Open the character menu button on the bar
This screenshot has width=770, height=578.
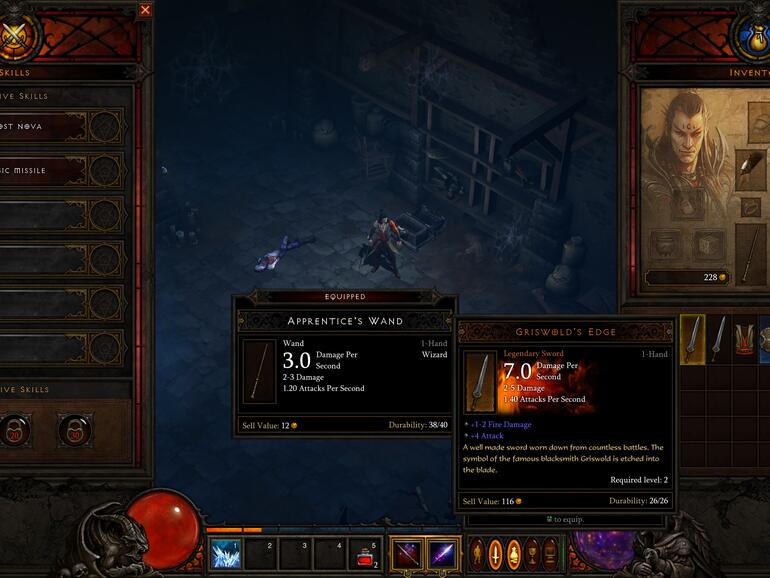(477, 553)
